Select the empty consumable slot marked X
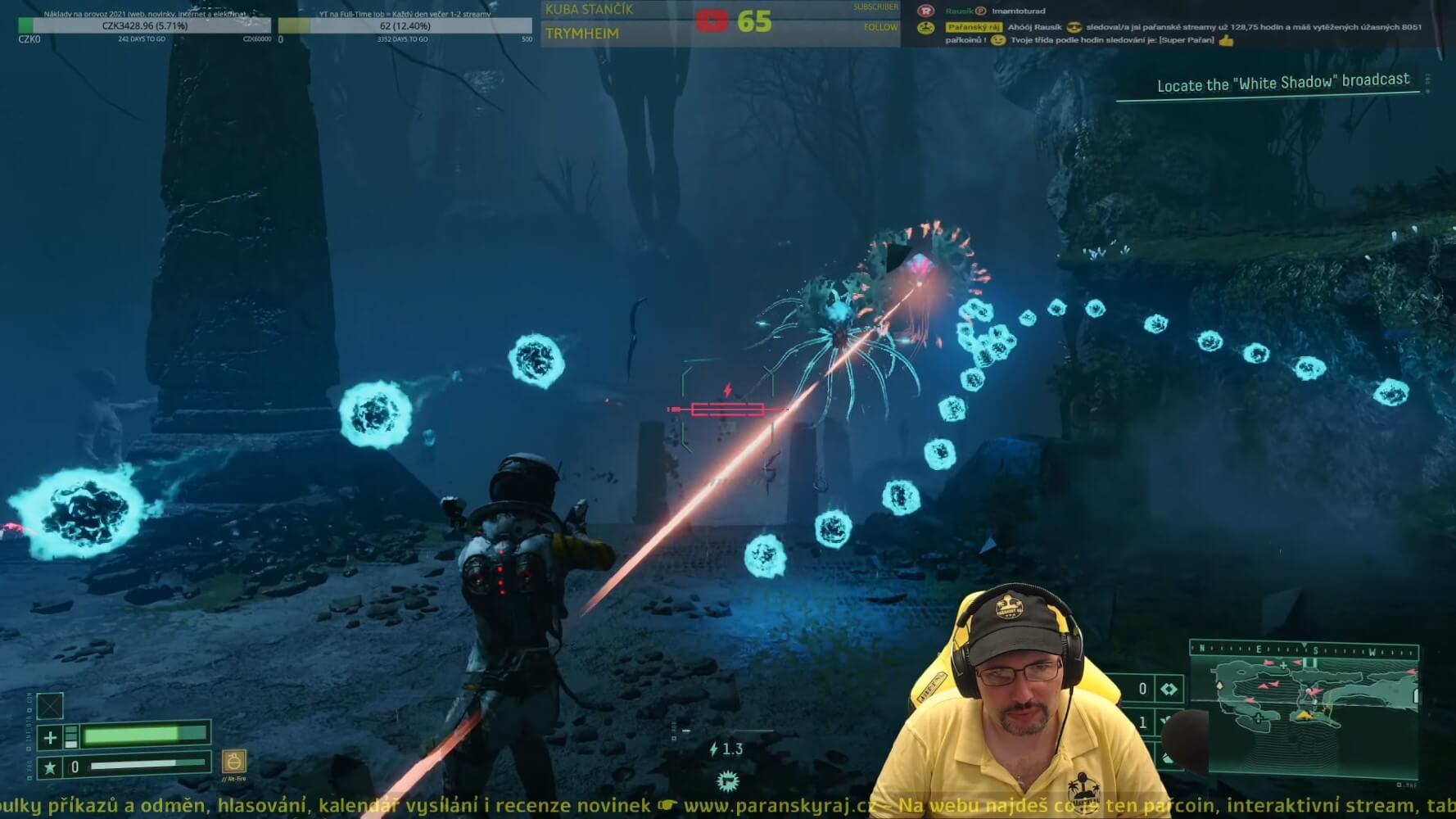The width and height of the screenshot is (1456, 819). (x=50, y=706)
